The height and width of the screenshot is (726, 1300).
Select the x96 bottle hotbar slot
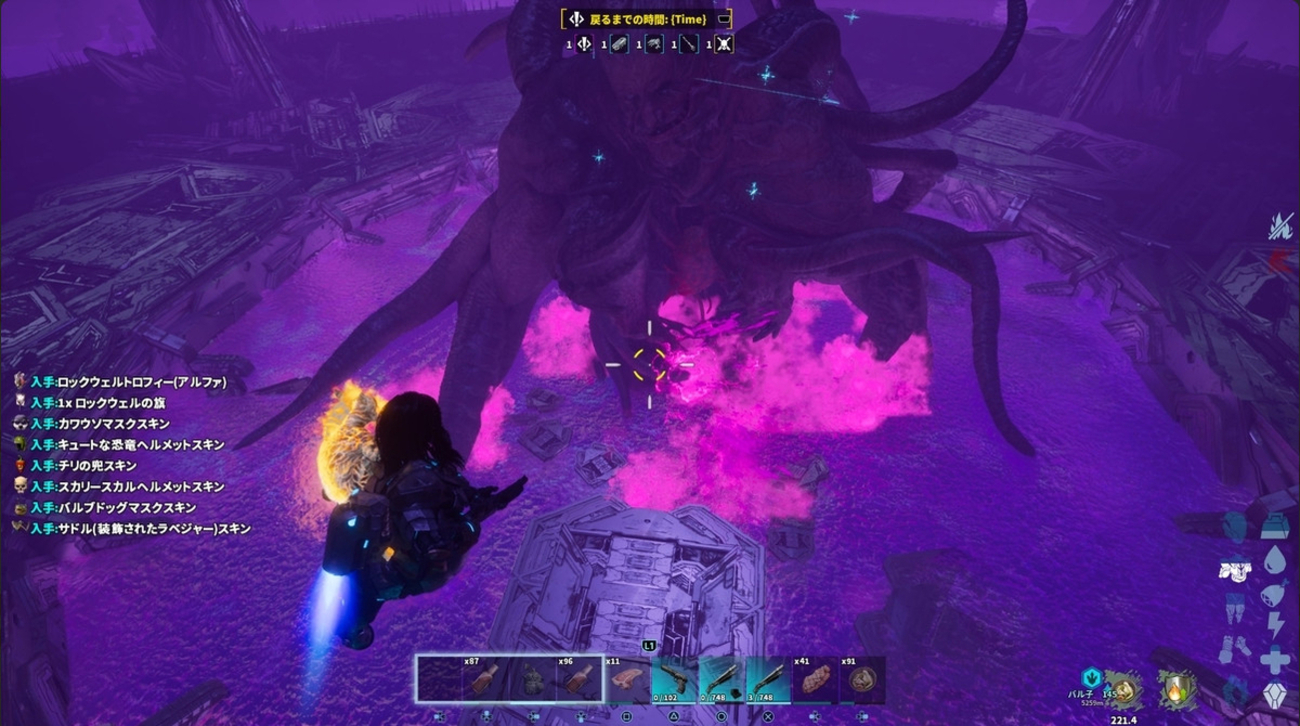tap(579, 680)
